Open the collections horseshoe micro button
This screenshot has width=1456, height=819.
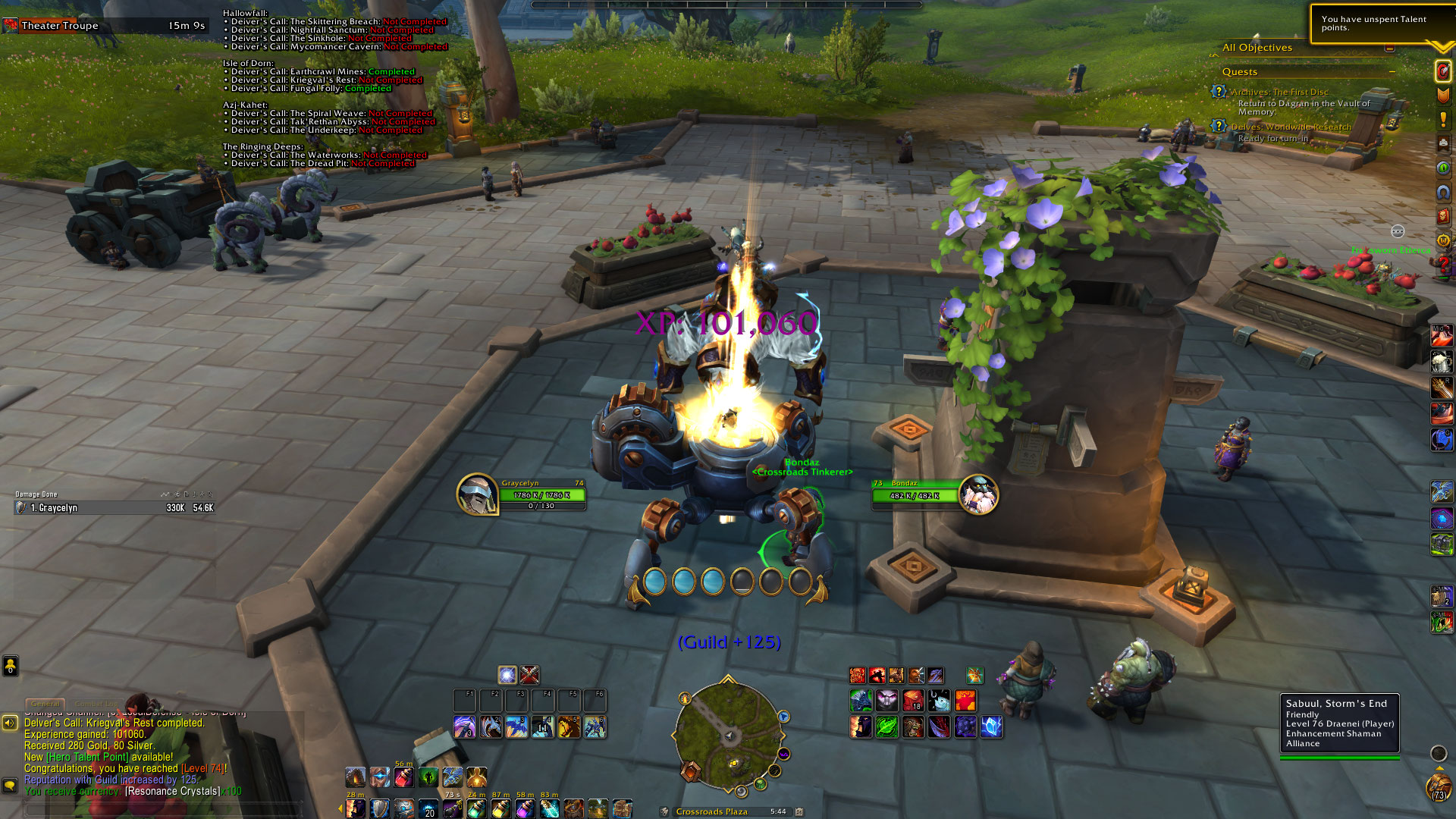click(1443, 192)
